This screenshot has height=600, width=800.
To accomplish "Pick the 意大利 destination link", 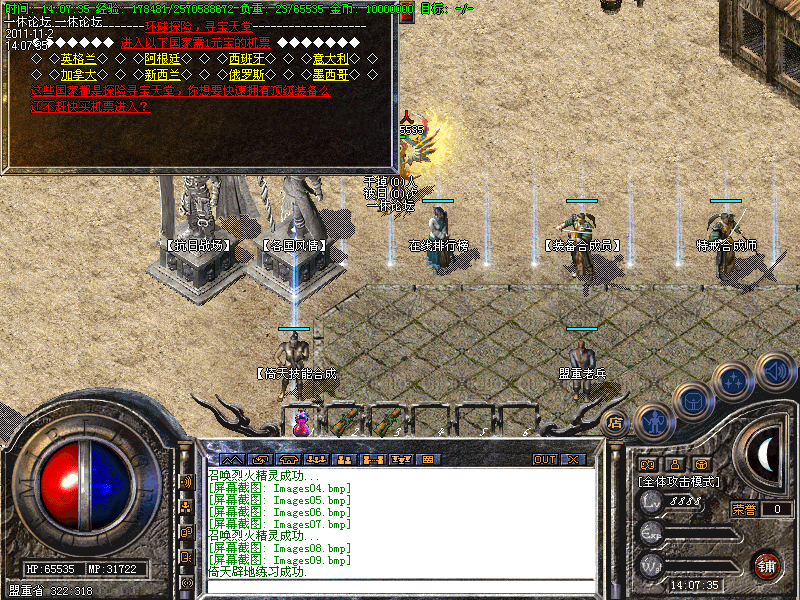I will coord(331,59).
